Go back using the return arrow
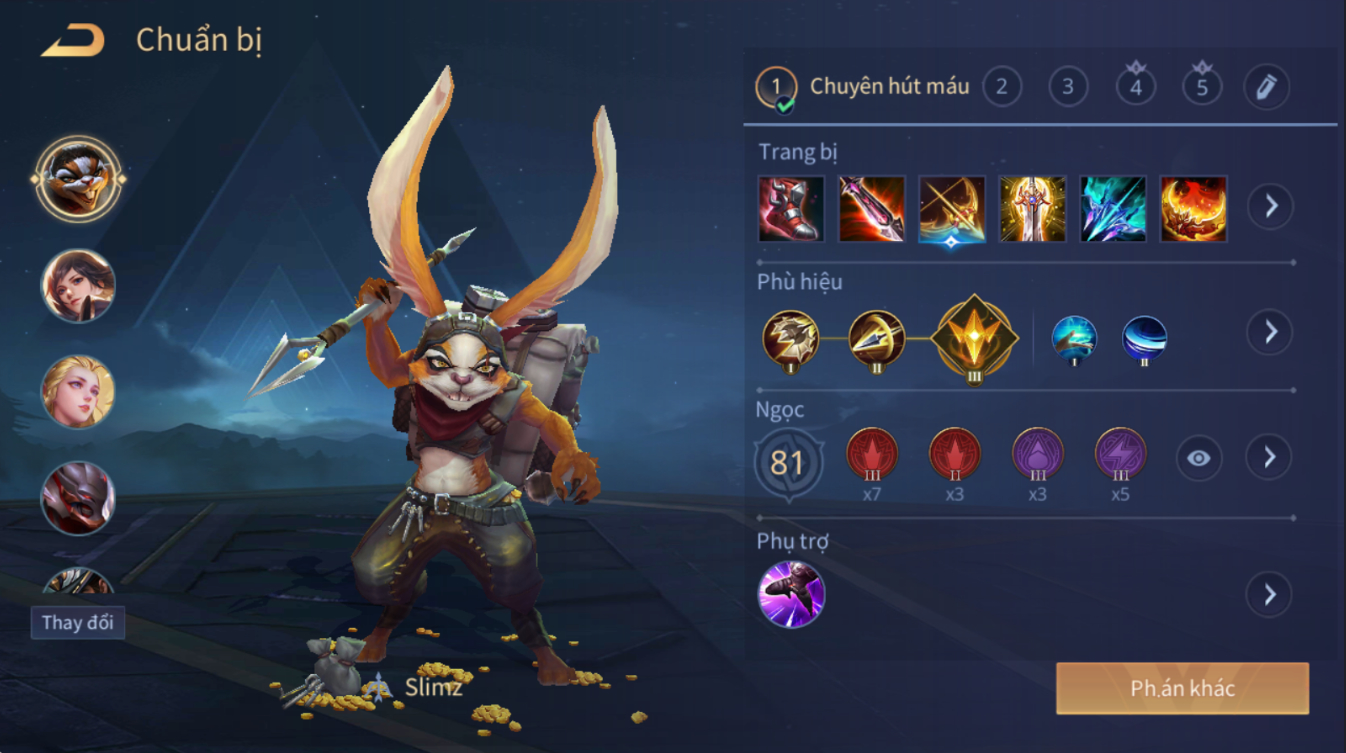This screenshot has height=753, width=1346. tap(73, 41)
